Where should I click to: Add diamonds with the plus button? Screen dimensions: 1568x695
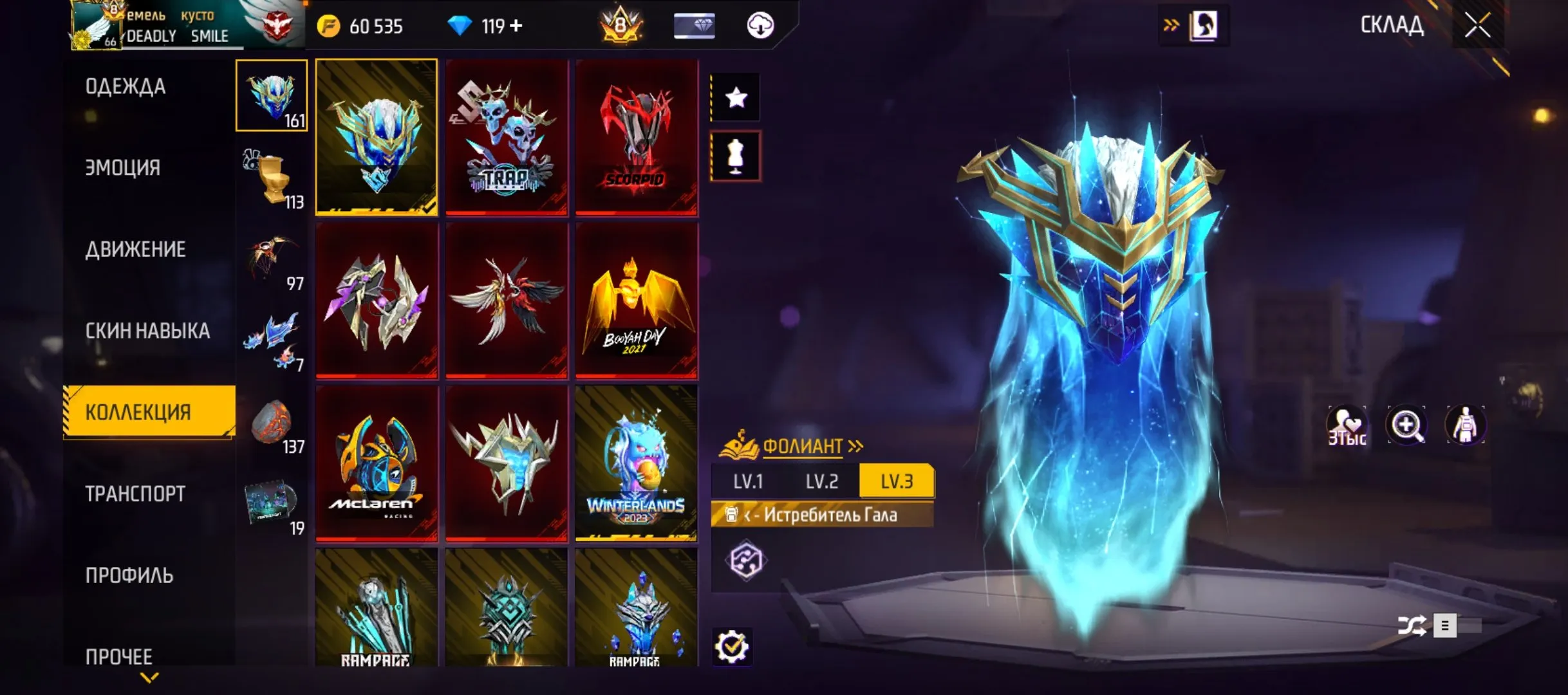click(x=516, y=26)
